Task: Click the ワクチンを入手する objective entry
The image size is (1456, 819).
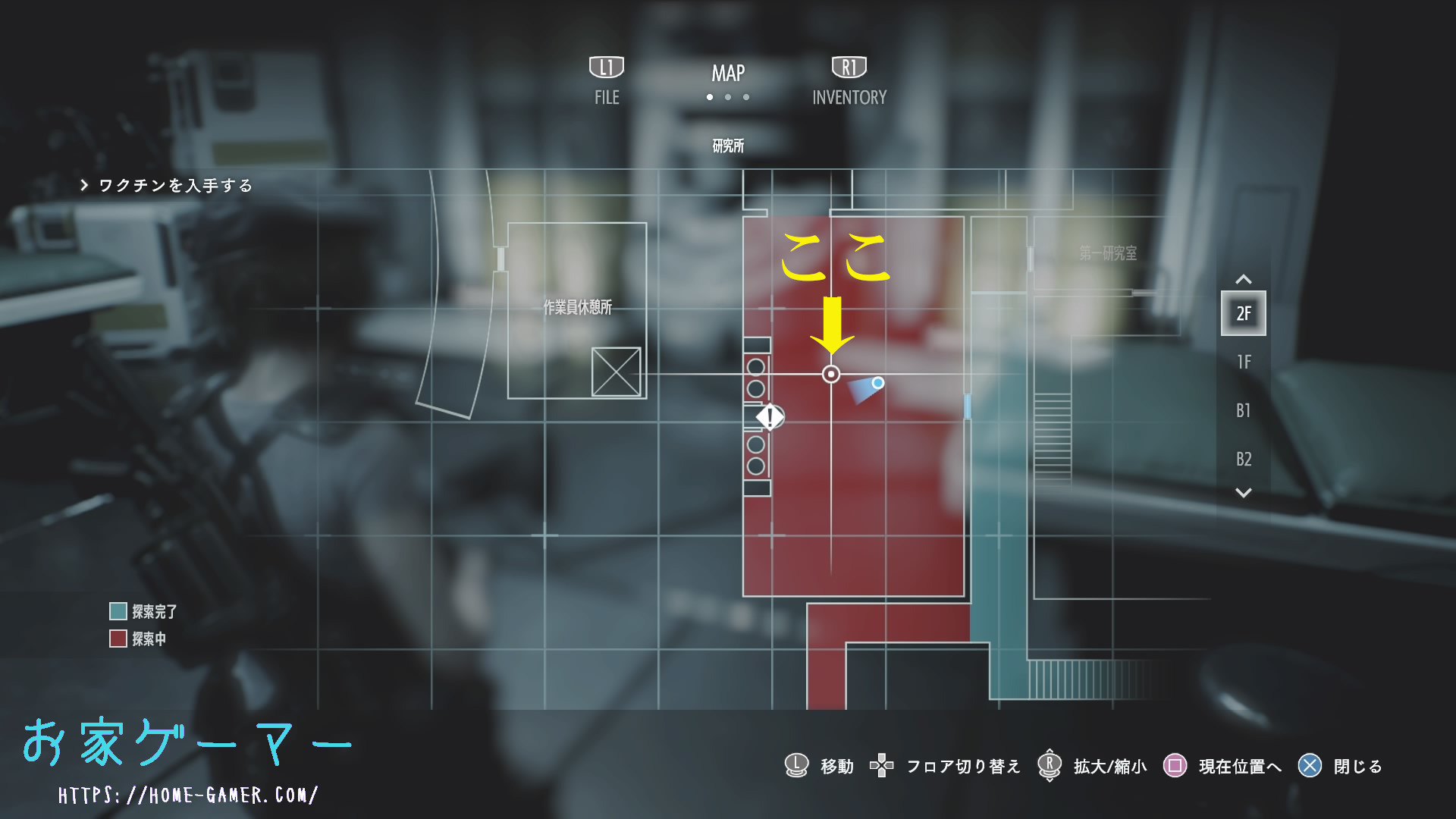Action: 174,186
